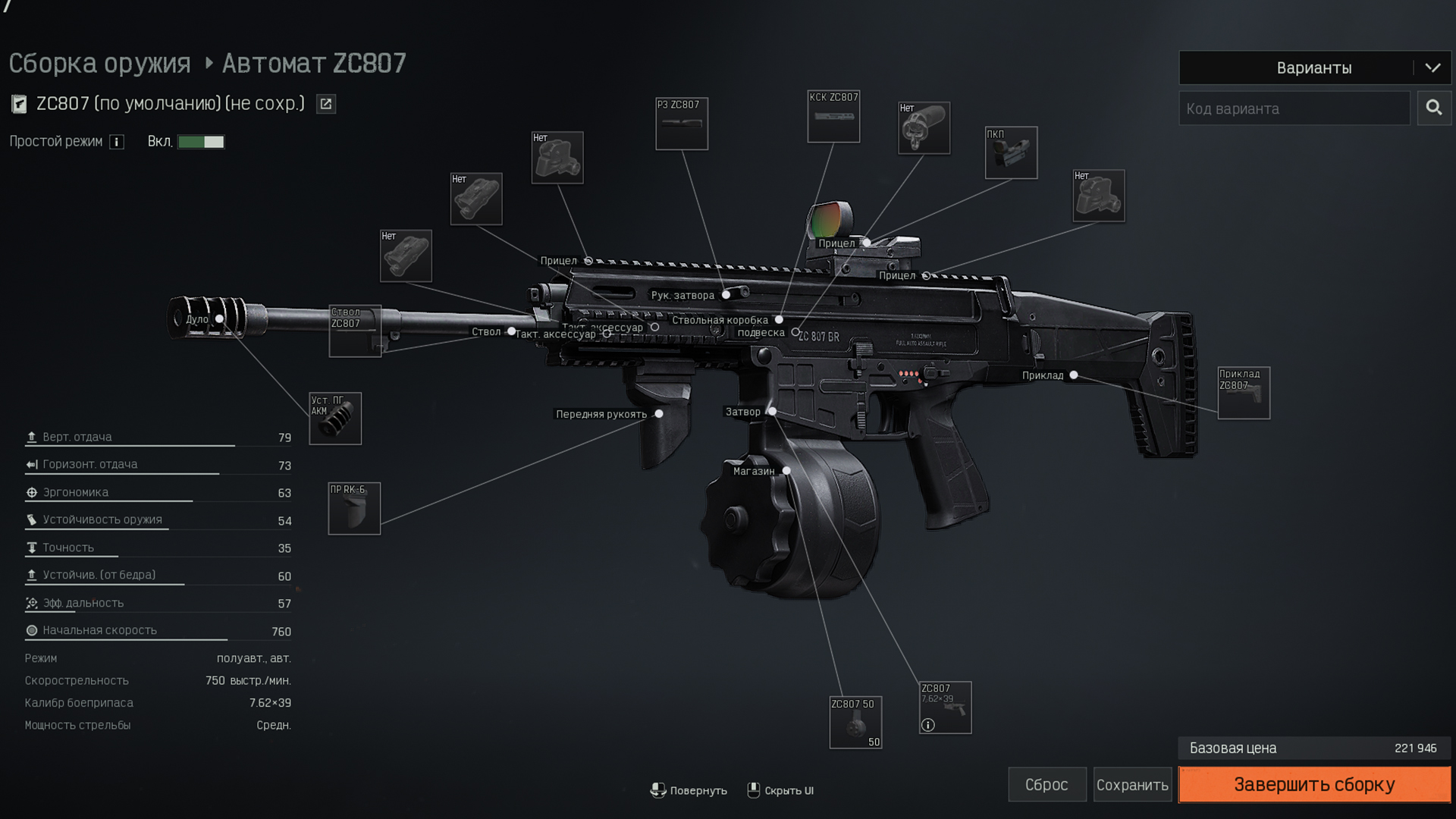The height and width of the screenshot is (819, 1456).
Task: Save the build with Сохранить
Action: click(1132, 784)
